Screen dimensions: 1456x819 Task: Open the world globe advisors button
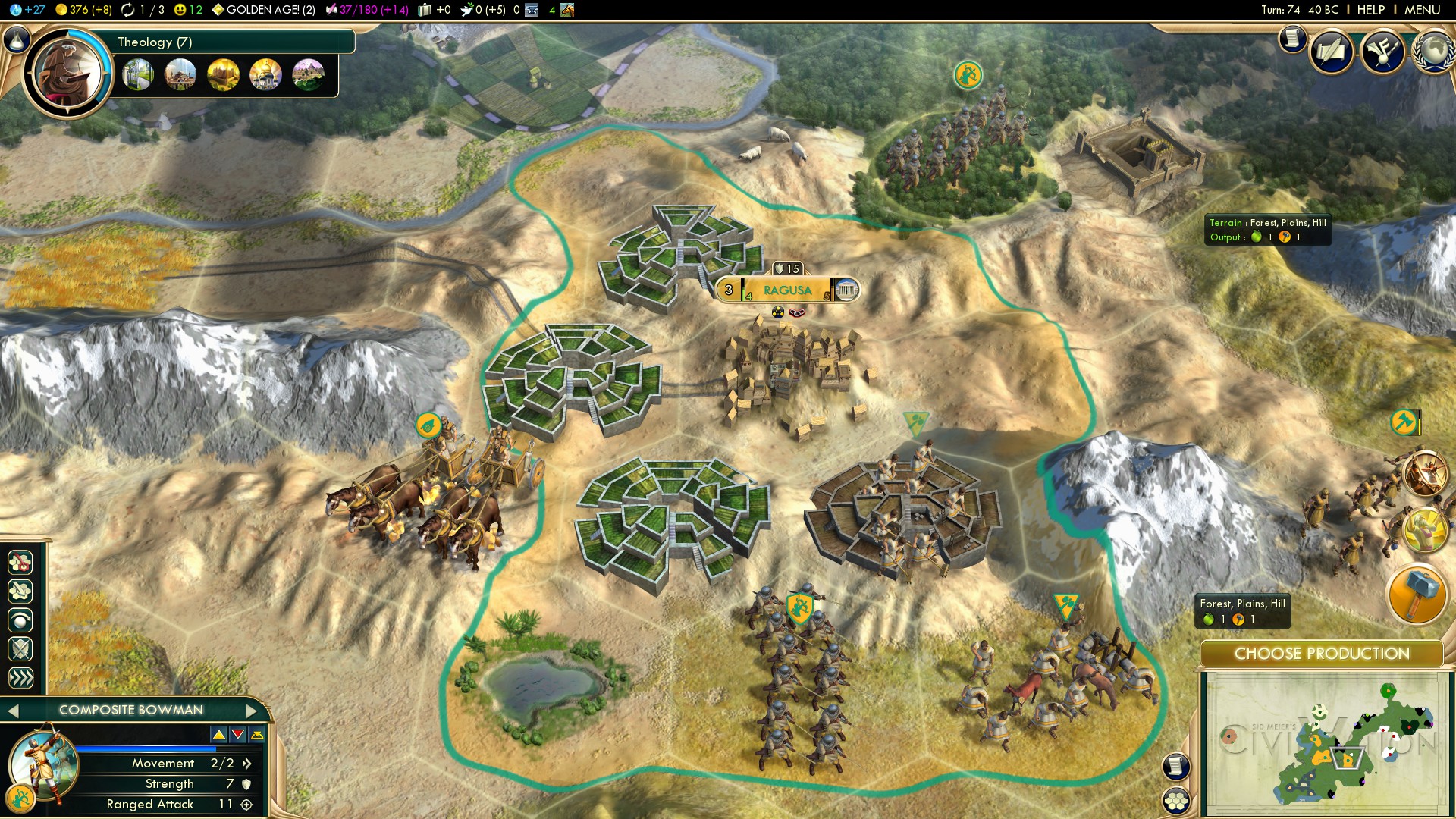click(x=1433, y=52)
